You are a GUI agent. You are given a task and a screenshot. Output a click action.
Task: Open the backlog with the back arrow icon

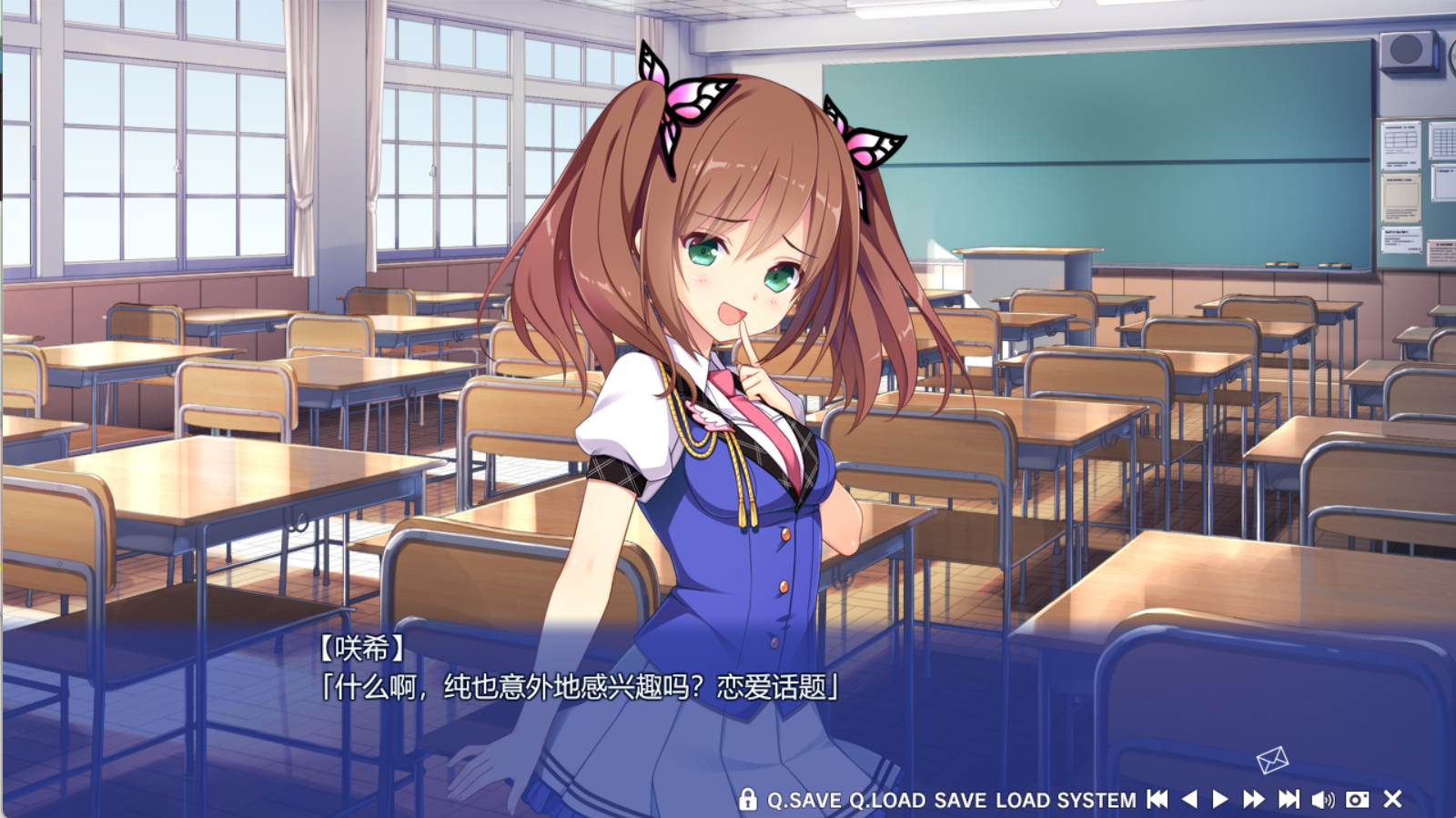coord(1188,801)
